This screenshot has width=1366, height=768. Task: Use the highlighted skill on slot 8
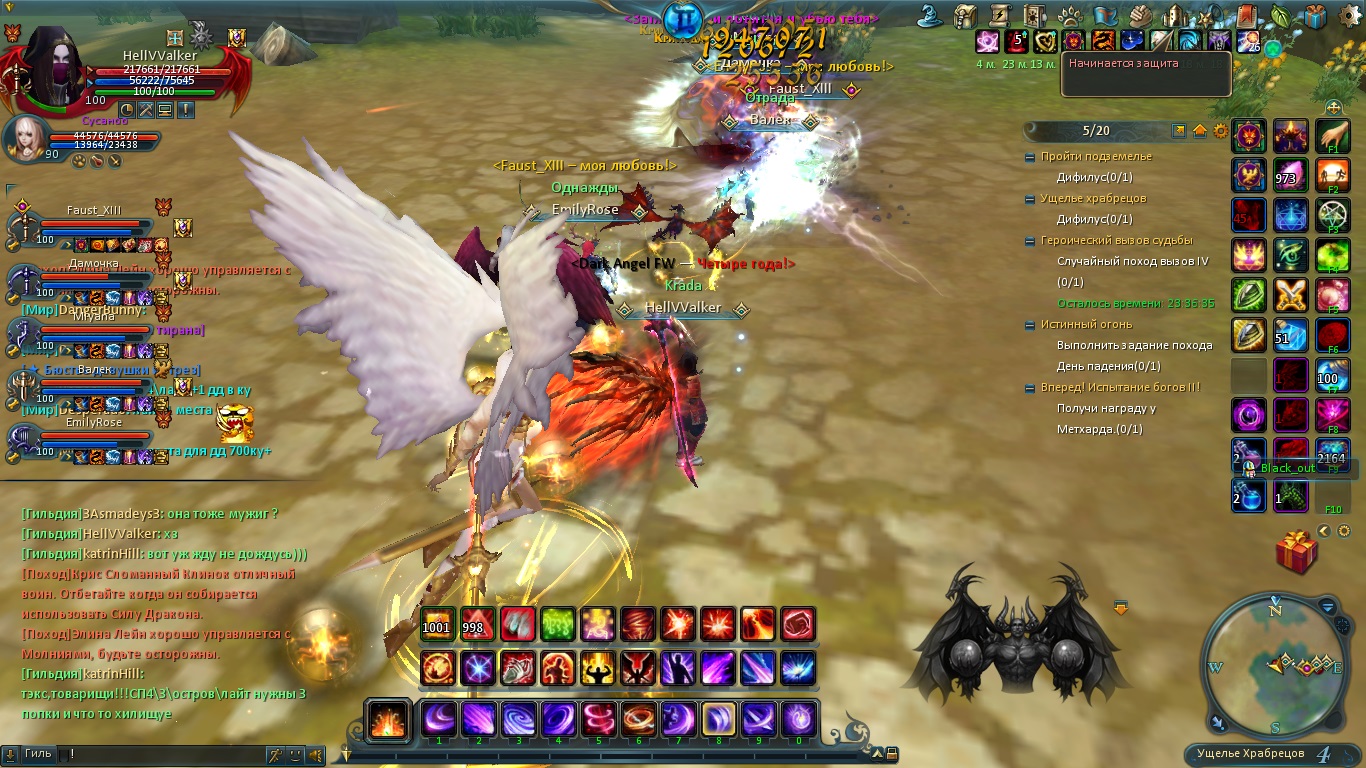click(718, 719)
